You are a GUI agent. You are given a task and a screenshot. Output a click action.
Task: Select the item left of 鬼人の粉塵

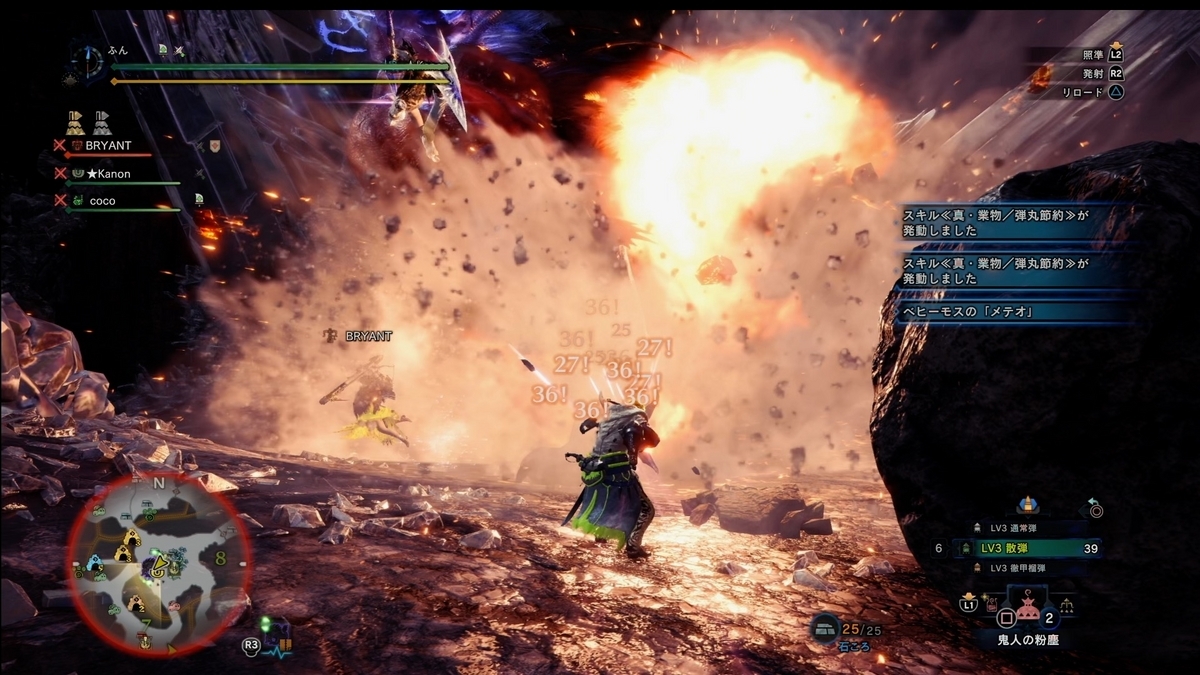(x=993, y=605)
